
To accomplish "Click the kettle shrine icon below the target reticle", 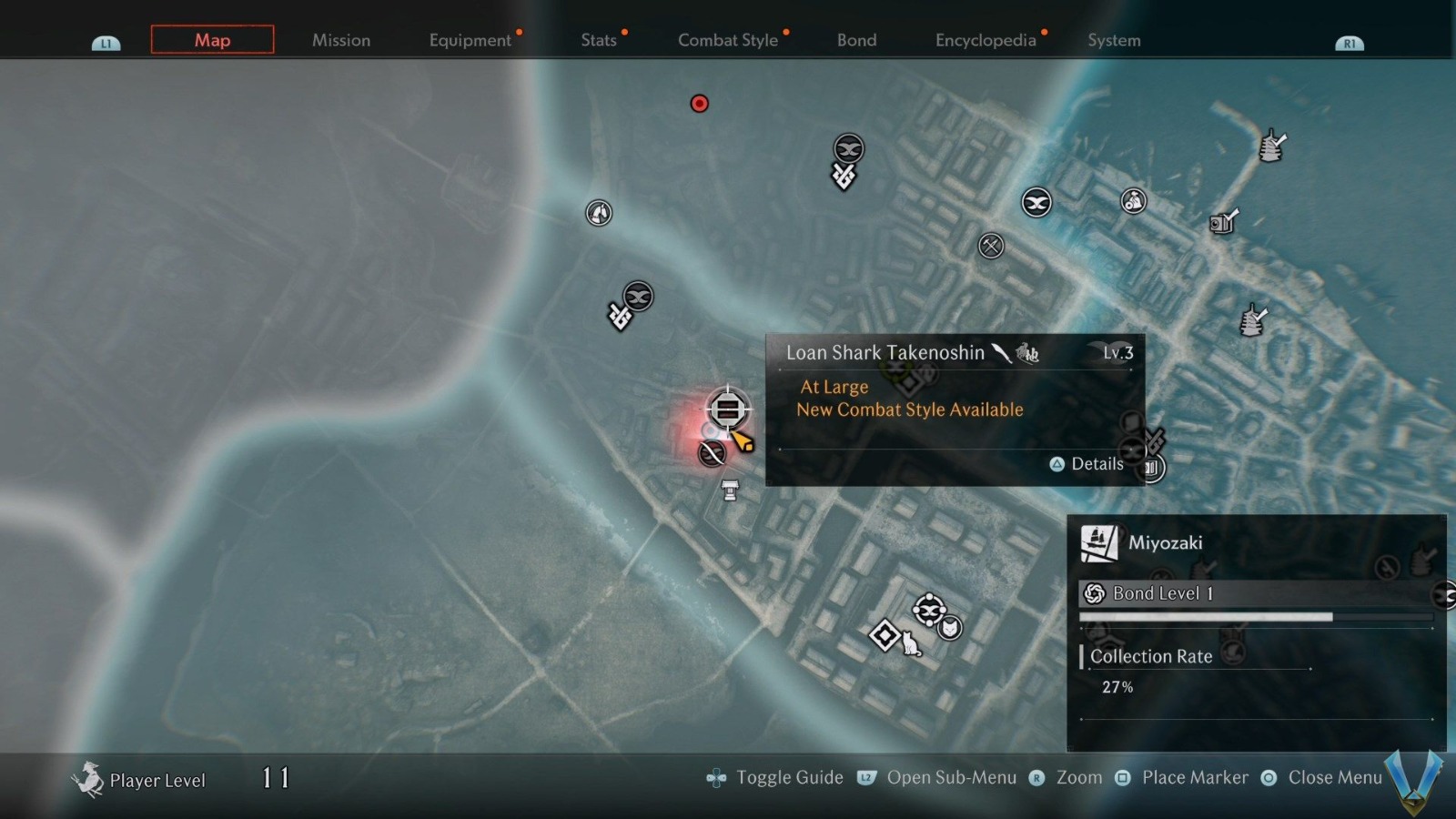I will pyautogui.click(x=729, y=492).
